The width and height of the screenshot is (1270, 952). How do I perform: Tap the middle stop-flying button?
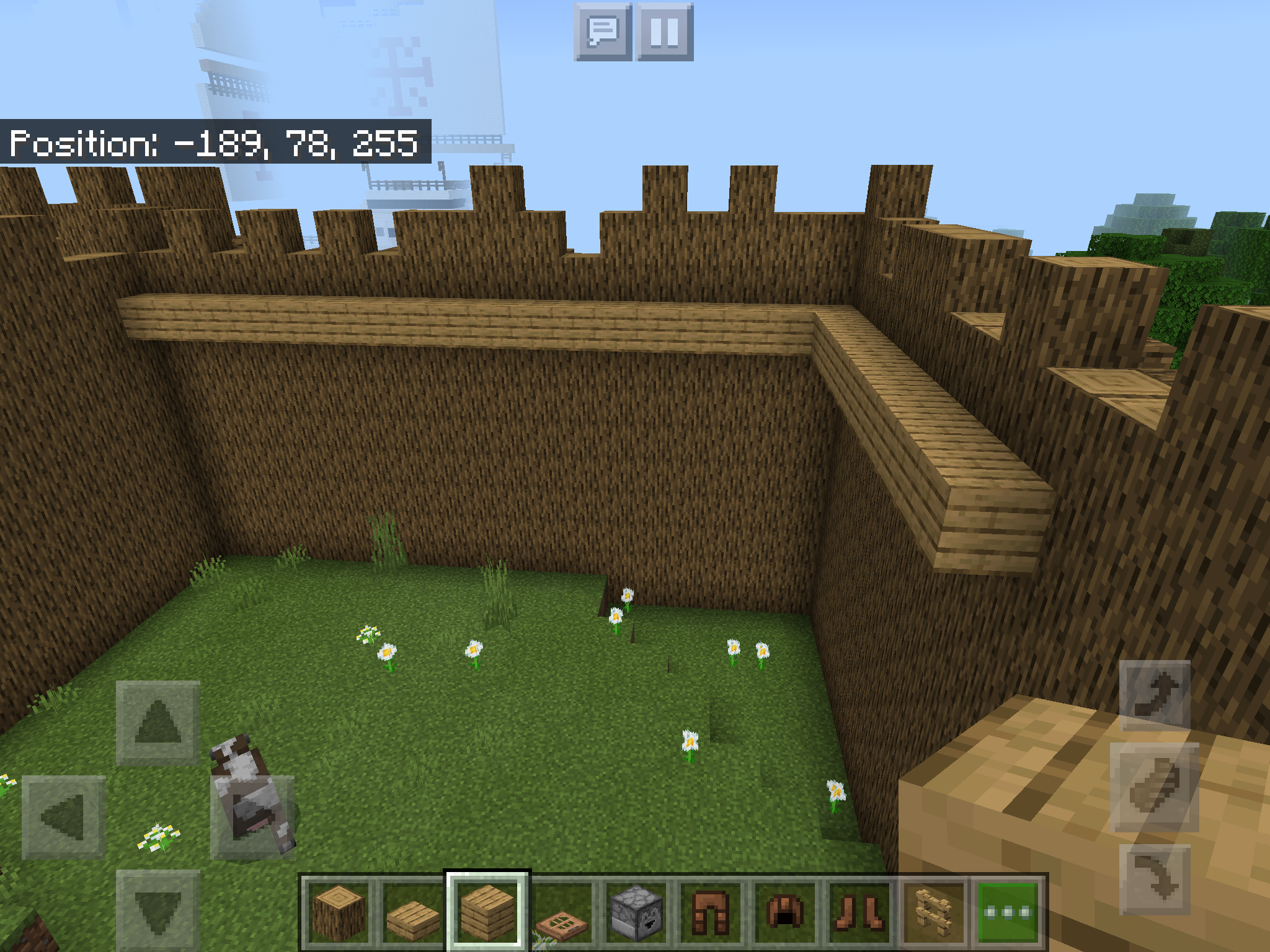[x=1155, y=787]
